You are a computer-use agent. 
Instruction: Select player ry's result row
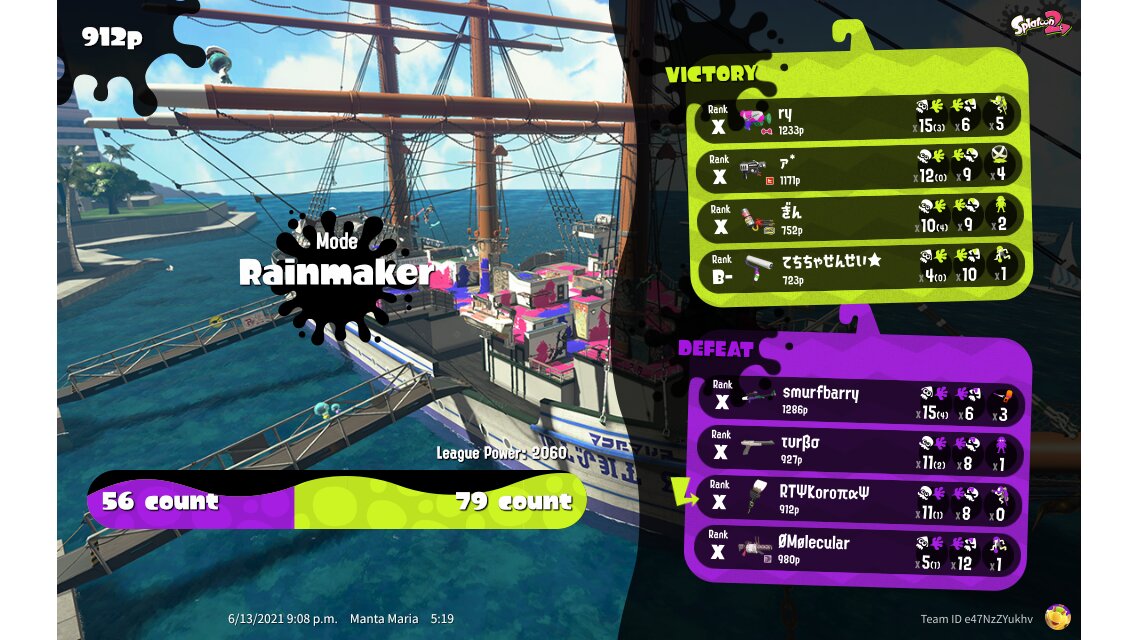[x=858, y=118]
